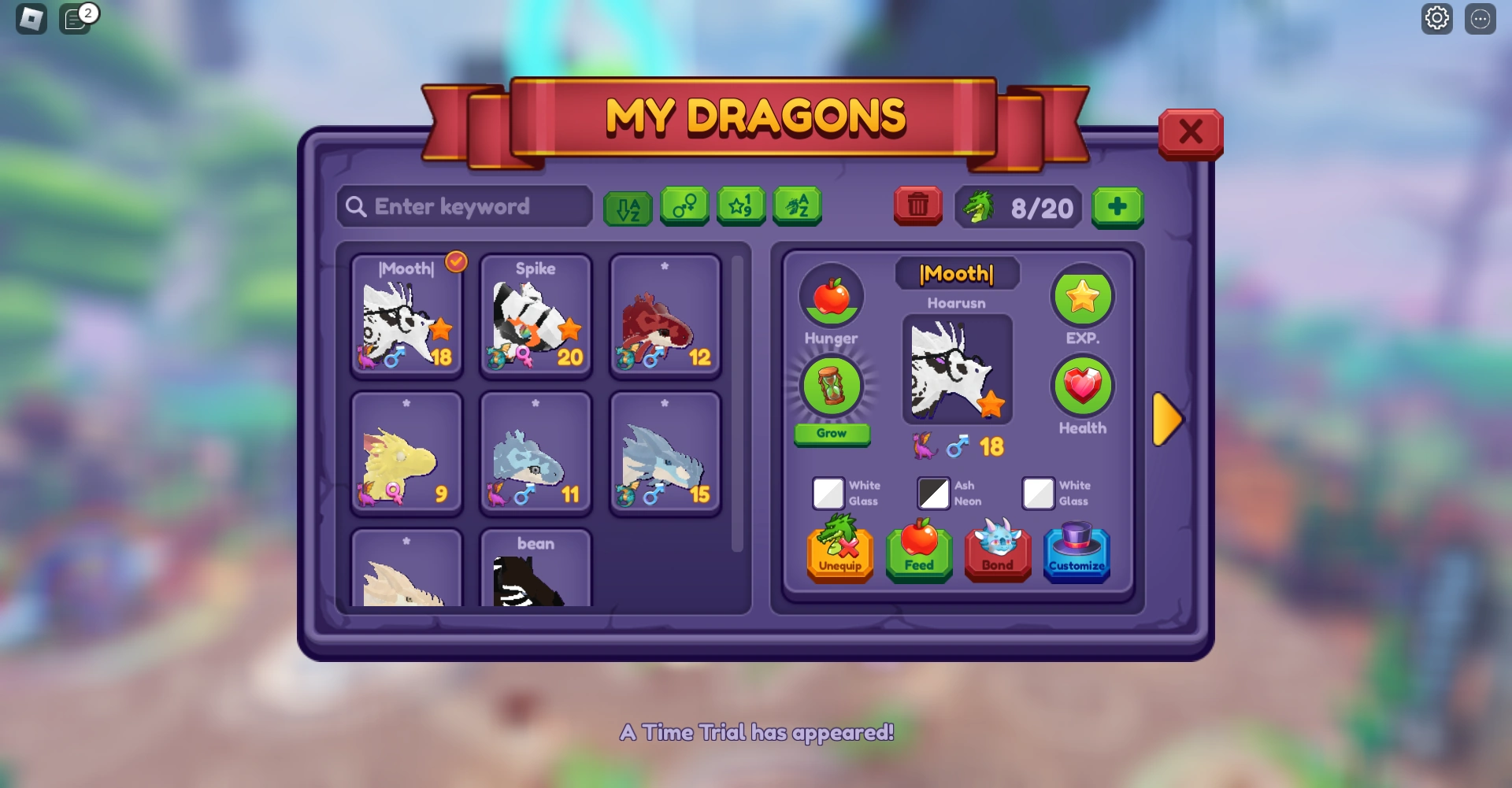Open the delete dragons trash icon
The image size is (1512, 788).
click(x=917, y=207)
